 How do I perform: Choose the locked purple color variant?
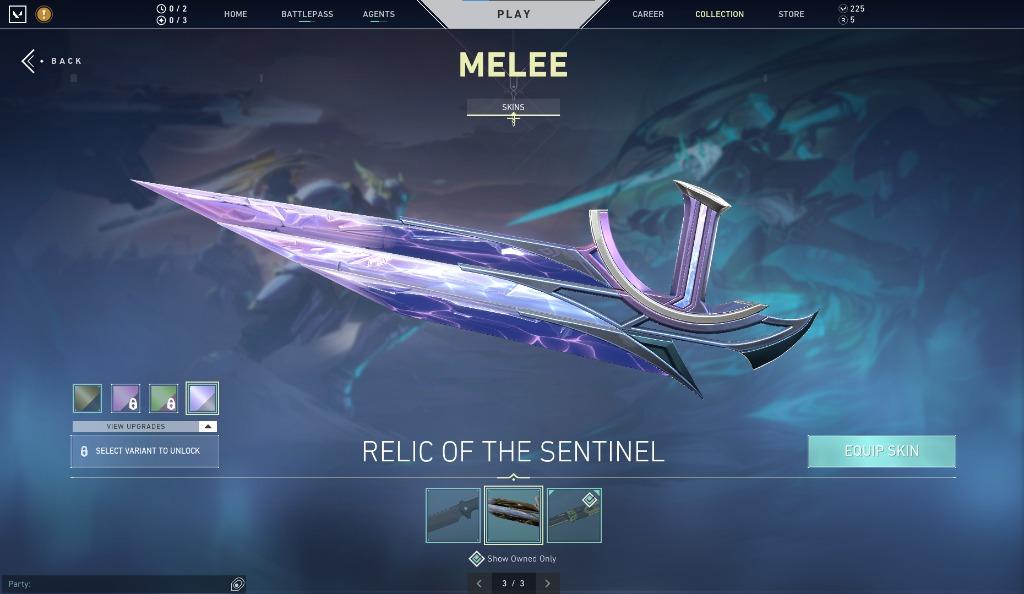[125, 398]
